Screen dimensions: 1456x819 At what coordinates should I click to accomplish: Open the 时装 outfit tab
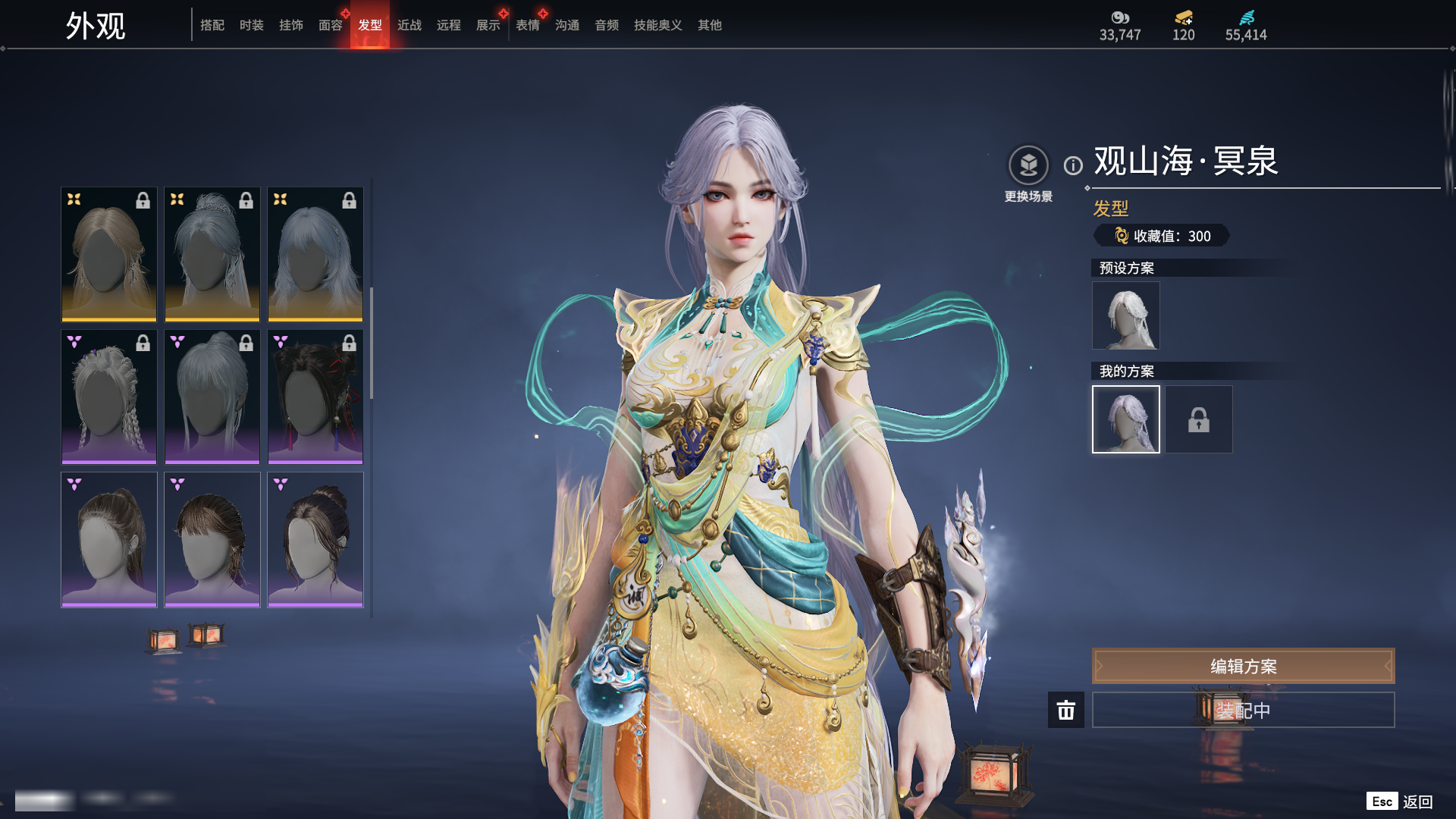[251, 25]
